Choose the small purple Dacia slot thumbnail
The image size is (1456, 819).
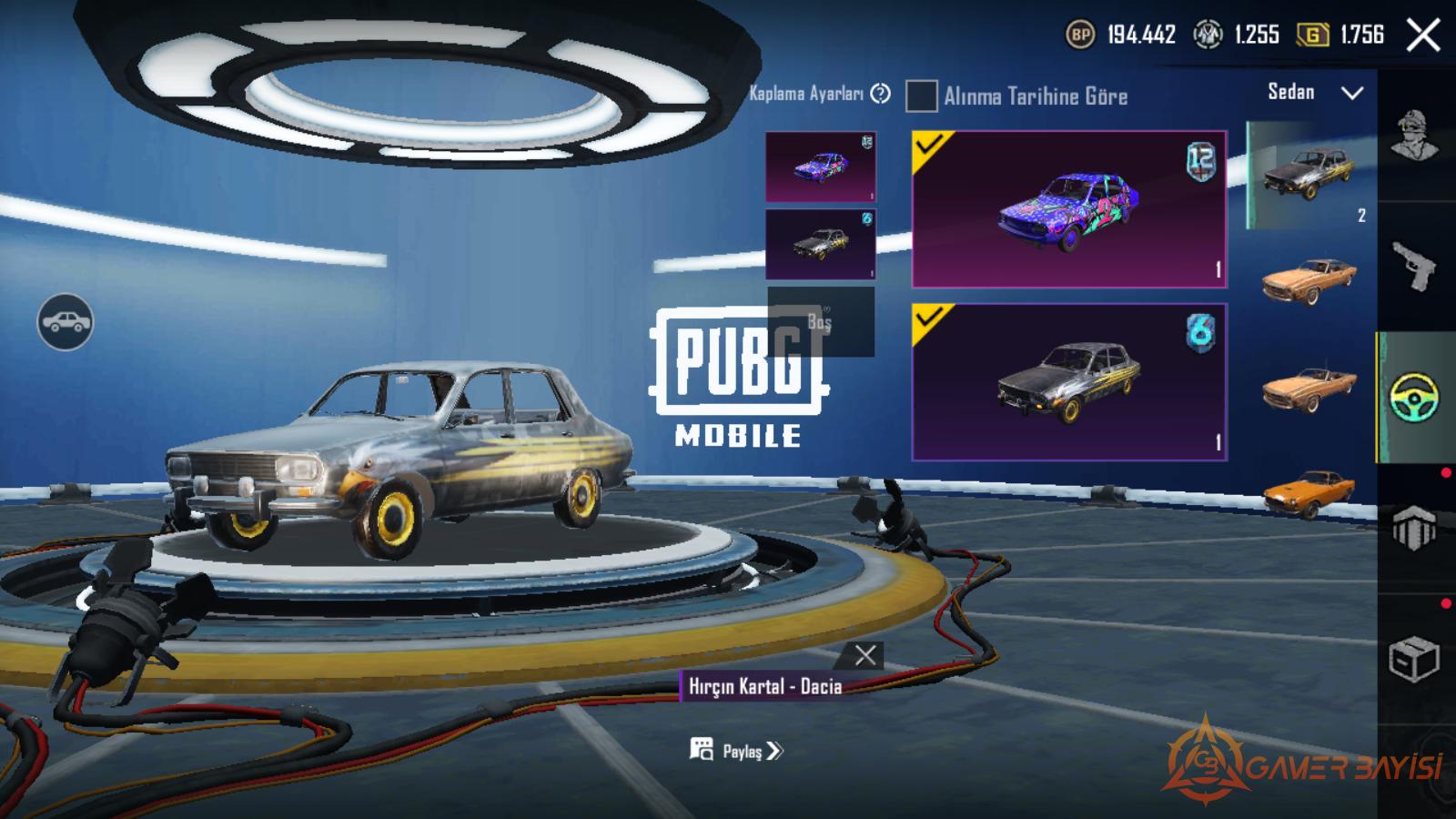tap(820, 167)
